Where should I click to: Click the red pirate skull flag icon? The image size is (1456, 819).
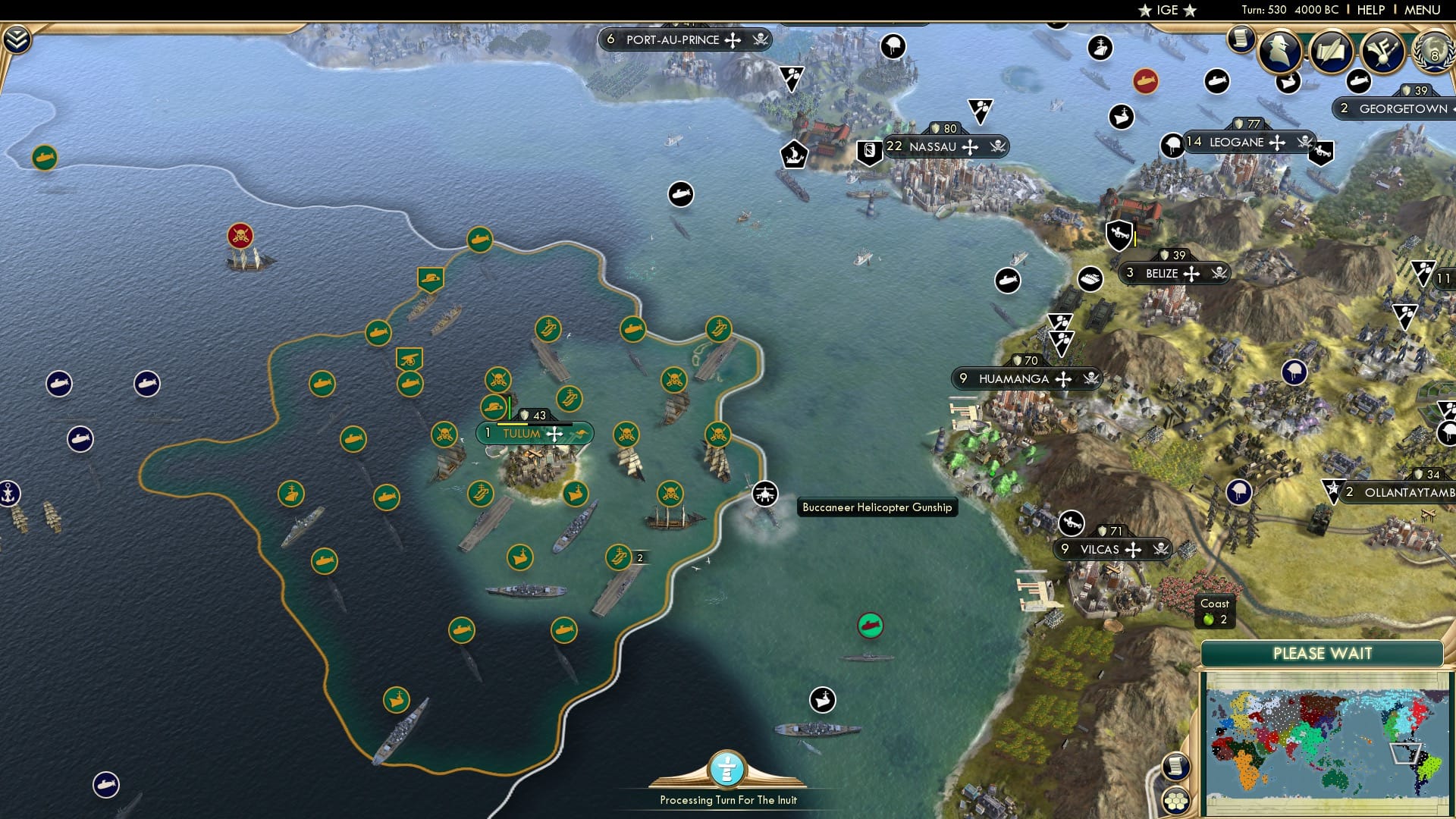241,235
